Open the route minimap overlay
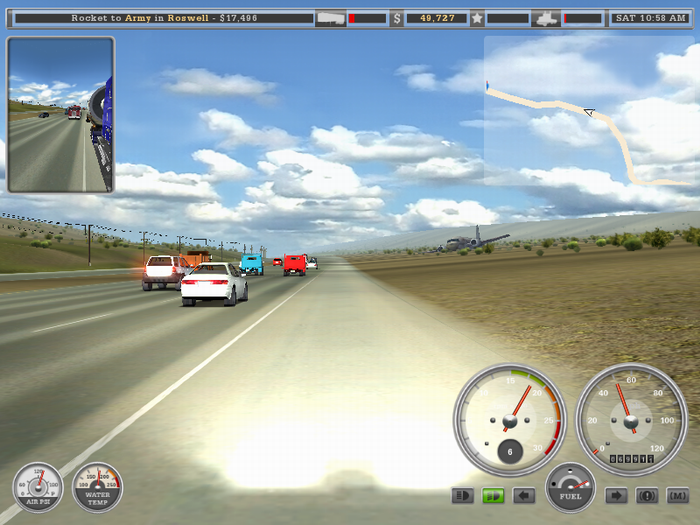The image size is (700, 525). pos(591,111)
